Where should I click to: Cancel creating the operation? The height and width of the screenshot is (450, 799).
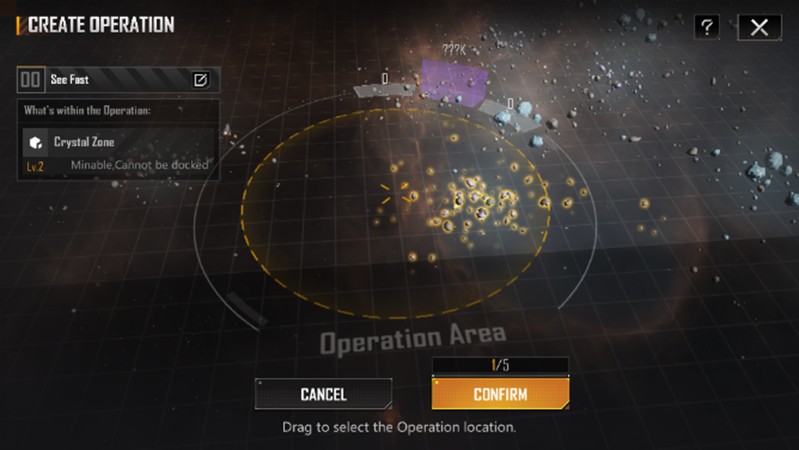pyautogui.click(x=323, y=394)
